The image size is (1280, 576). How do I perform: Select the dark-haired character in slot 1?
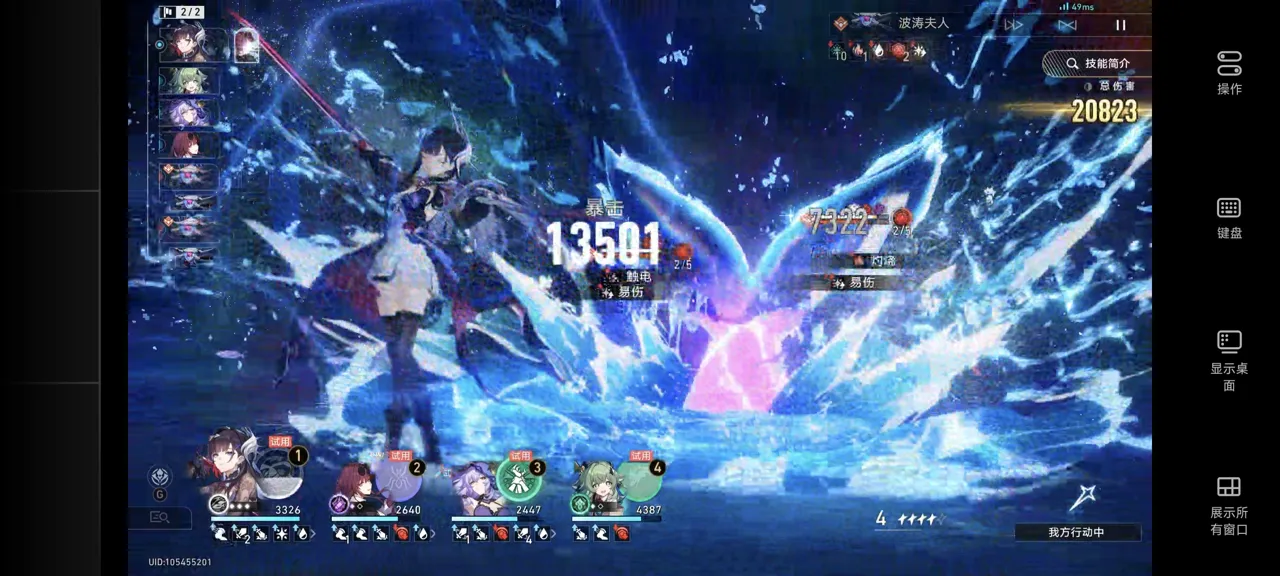click(237, 472)
